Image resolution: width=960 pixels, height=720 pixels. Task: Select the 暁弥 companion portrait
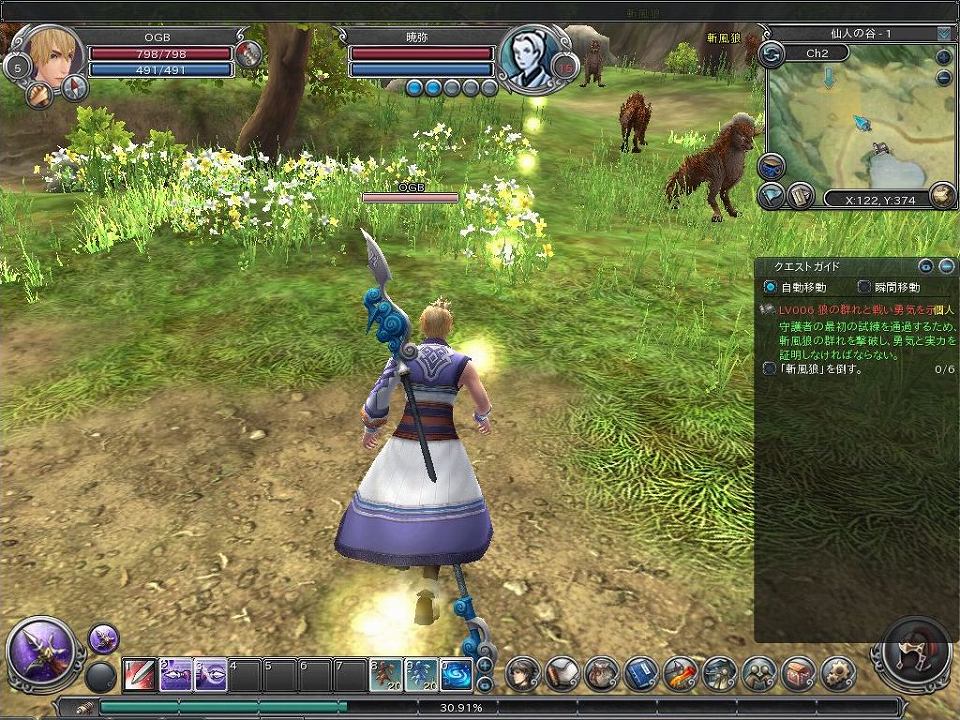[526, 54]
